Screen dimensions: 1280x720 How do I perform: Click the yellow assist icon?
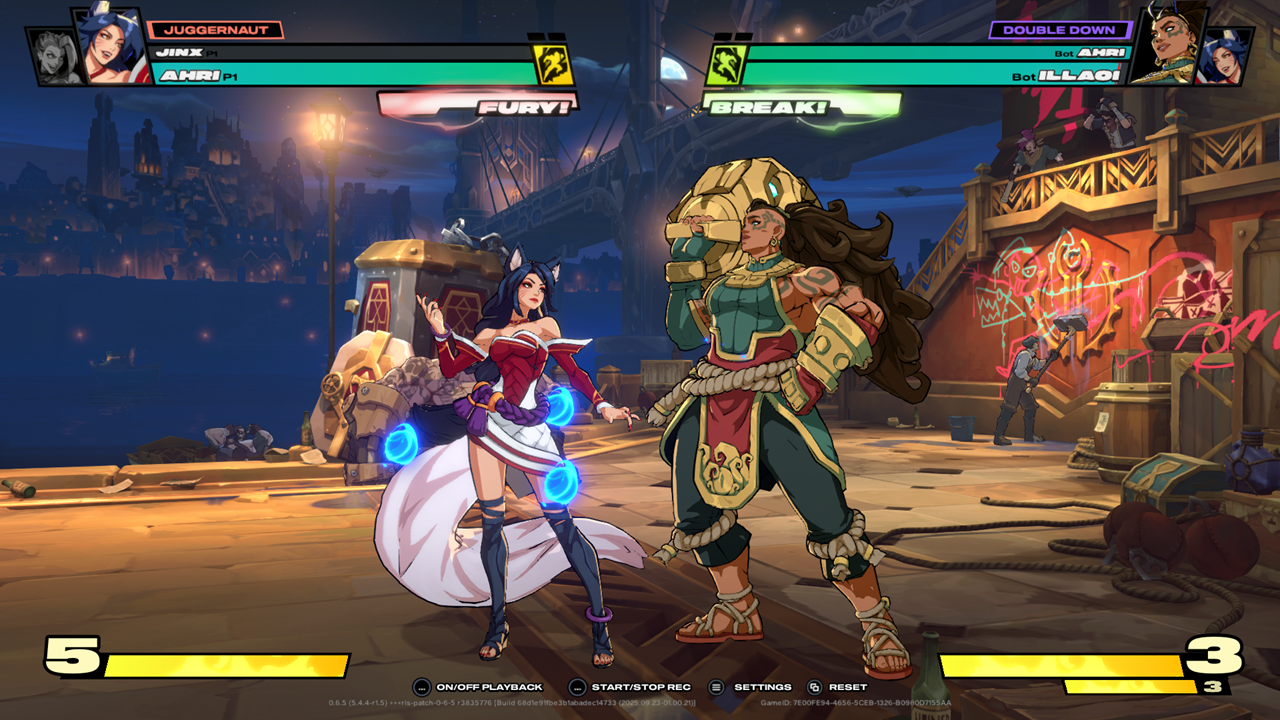(x=551, y=64)
